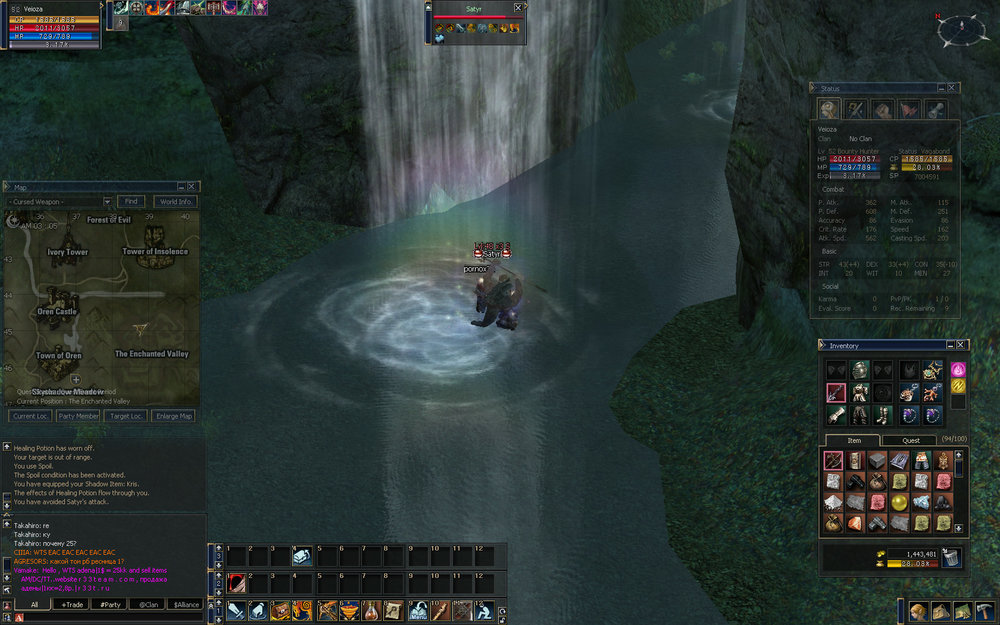Use the potion flask hotbar skill
Image resolution: width=1000 pixels, height=625 pixels.
pos(371,610)
